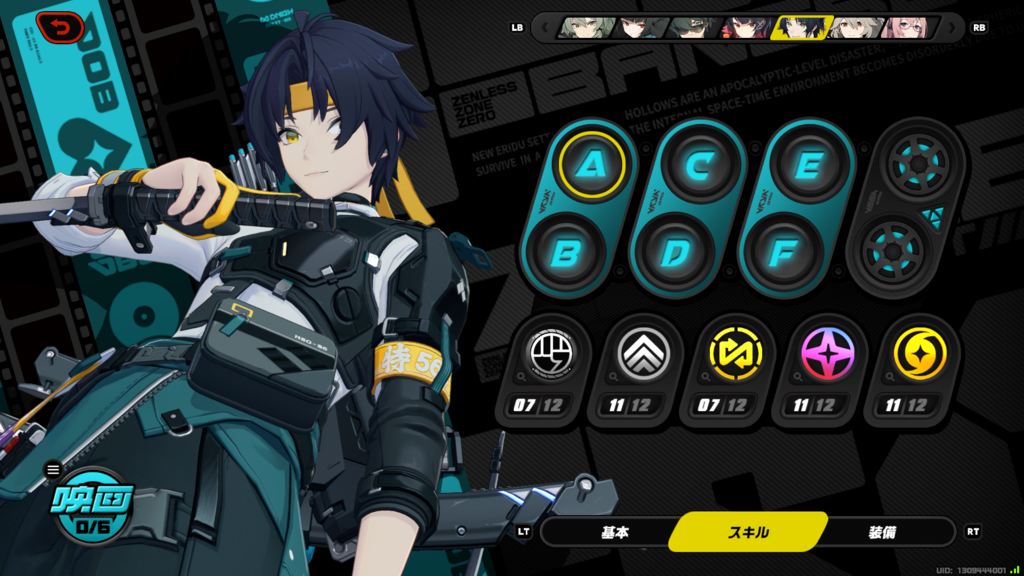Screen dimensions: 1024x576
Task: Click the left arrow of the character strip
Action: pyautogui.click(x=545, y=27)
